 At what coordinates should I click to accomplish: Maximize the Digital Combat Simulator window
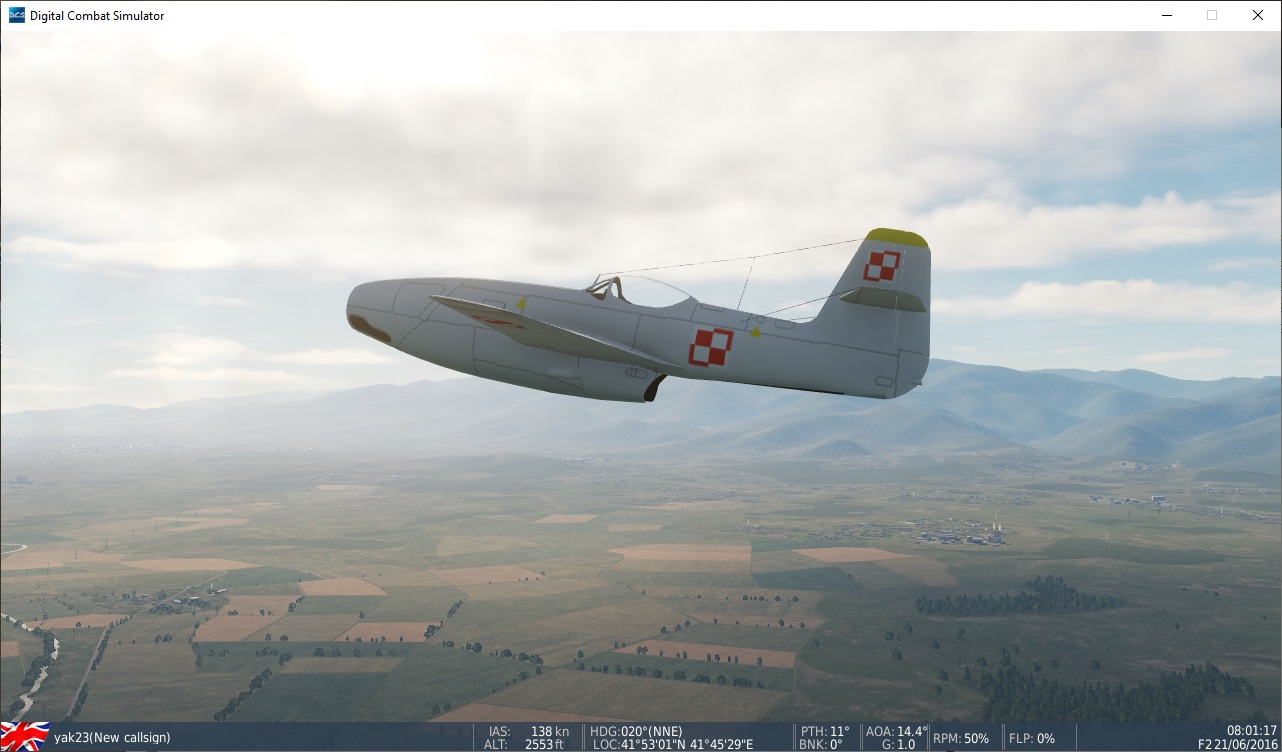point(1211,15)
